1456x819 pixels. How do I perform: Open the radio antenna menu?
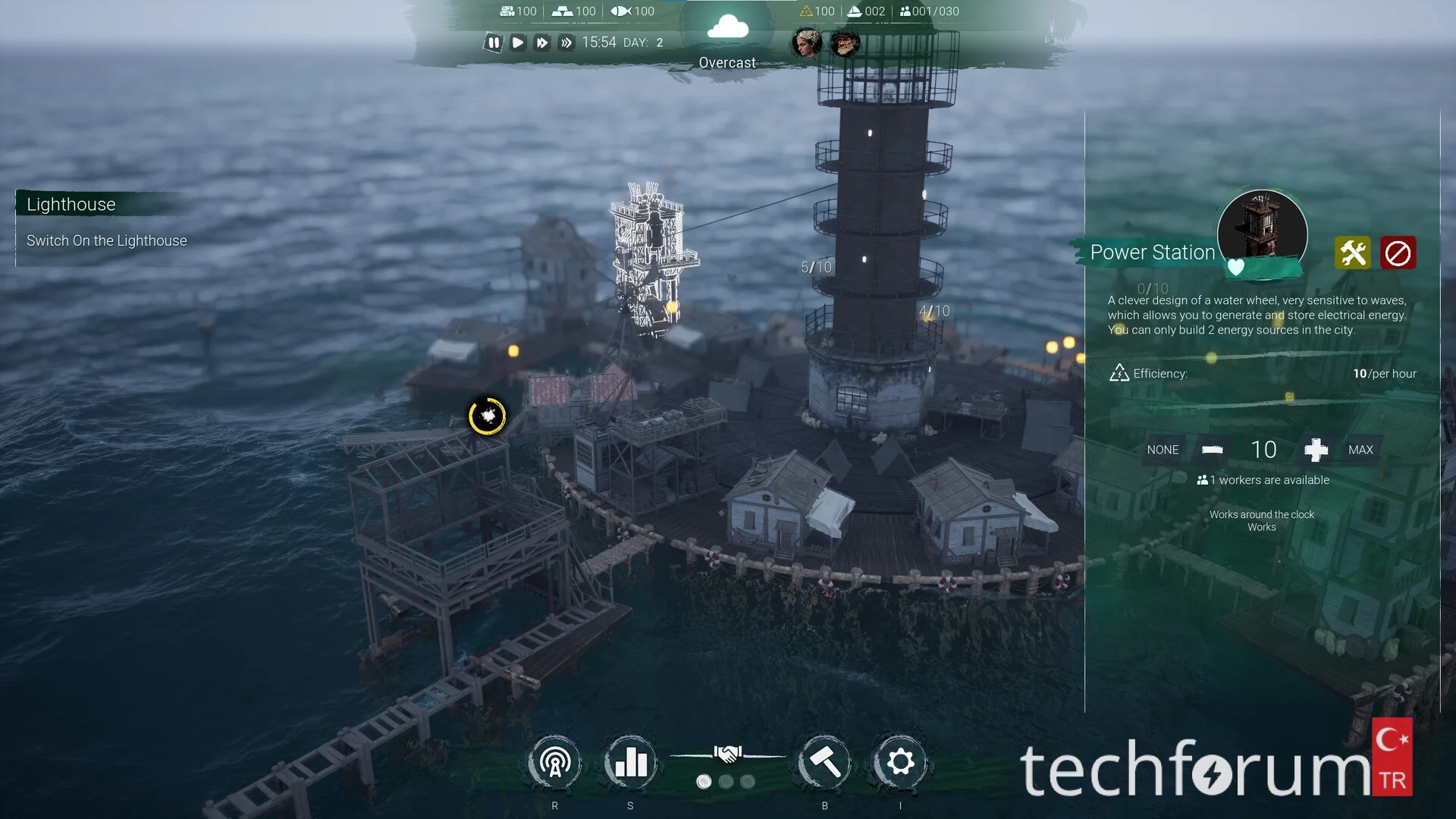(x=555, y=763)
